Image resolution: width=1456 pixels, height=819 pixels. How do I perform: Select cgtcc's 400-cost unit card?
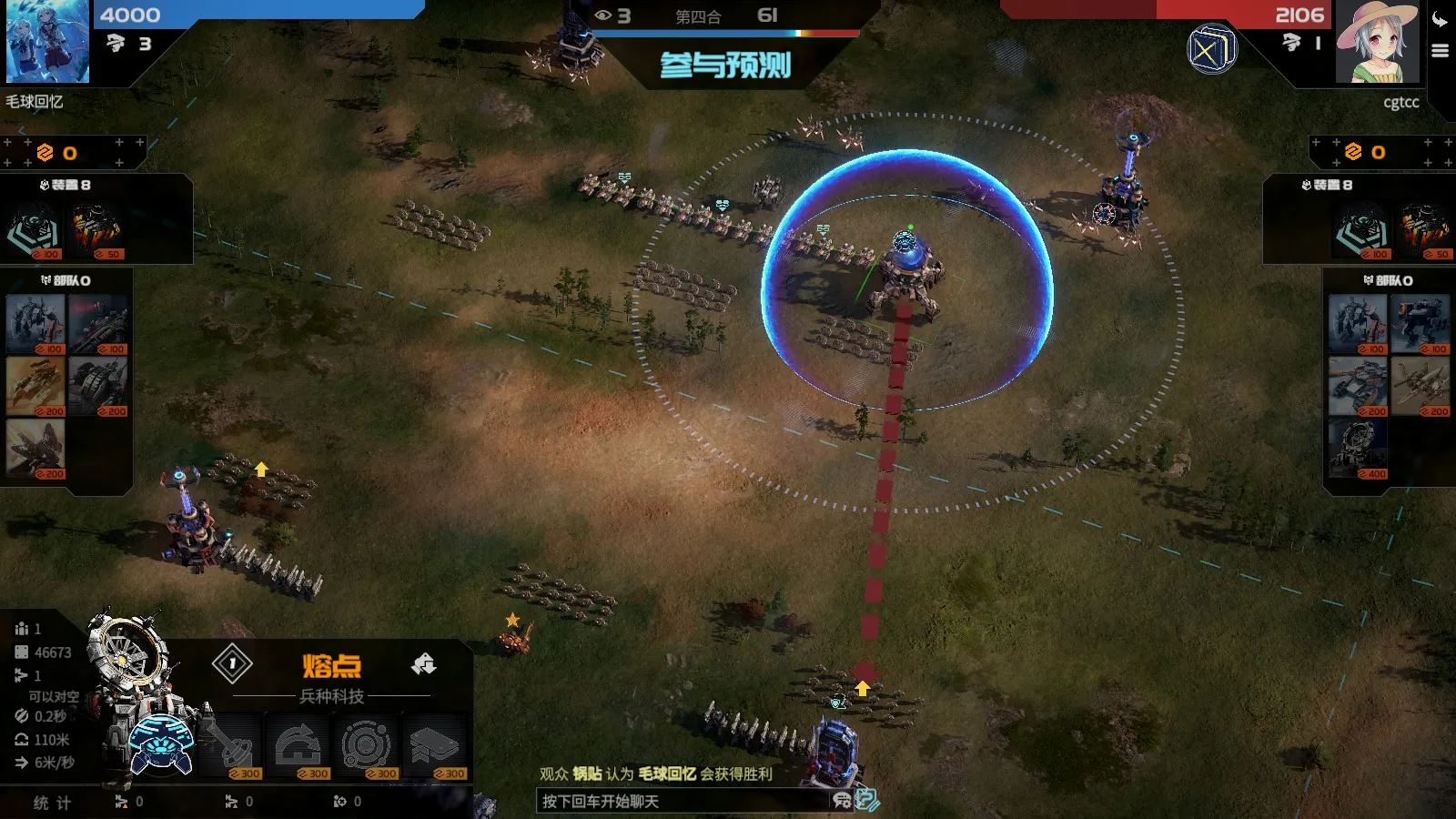point(1358,450)
